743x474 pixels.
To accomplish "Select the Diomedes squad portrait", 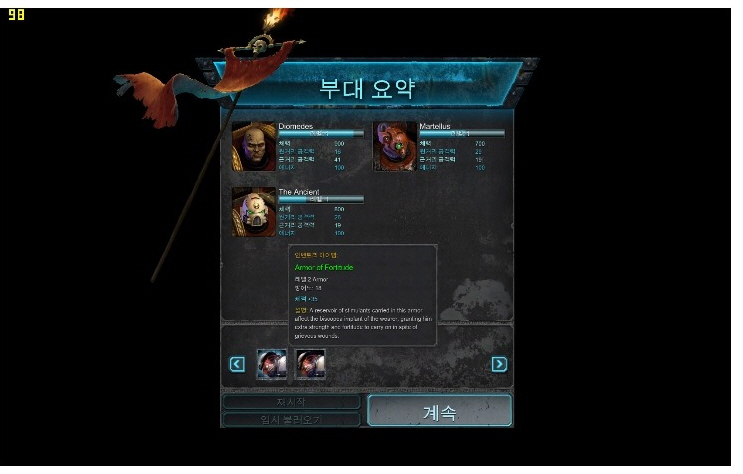I will tap(254, 146).
